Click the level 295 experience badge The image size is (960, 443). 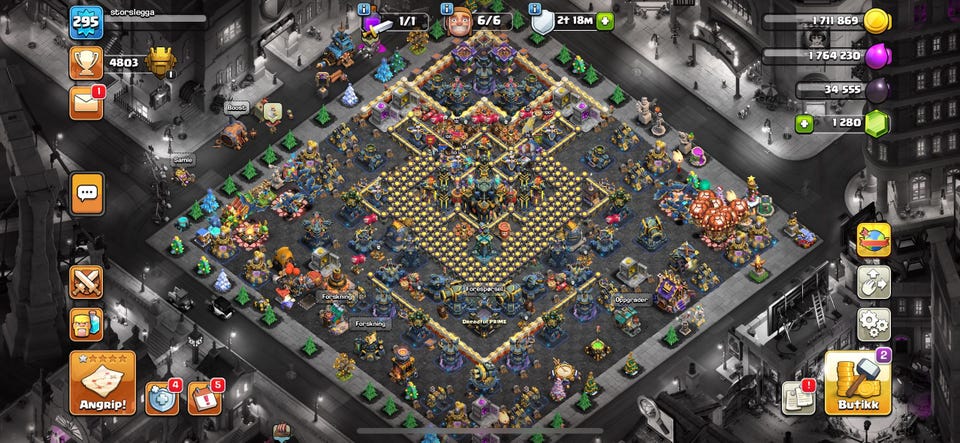click(x=86, y=21)
